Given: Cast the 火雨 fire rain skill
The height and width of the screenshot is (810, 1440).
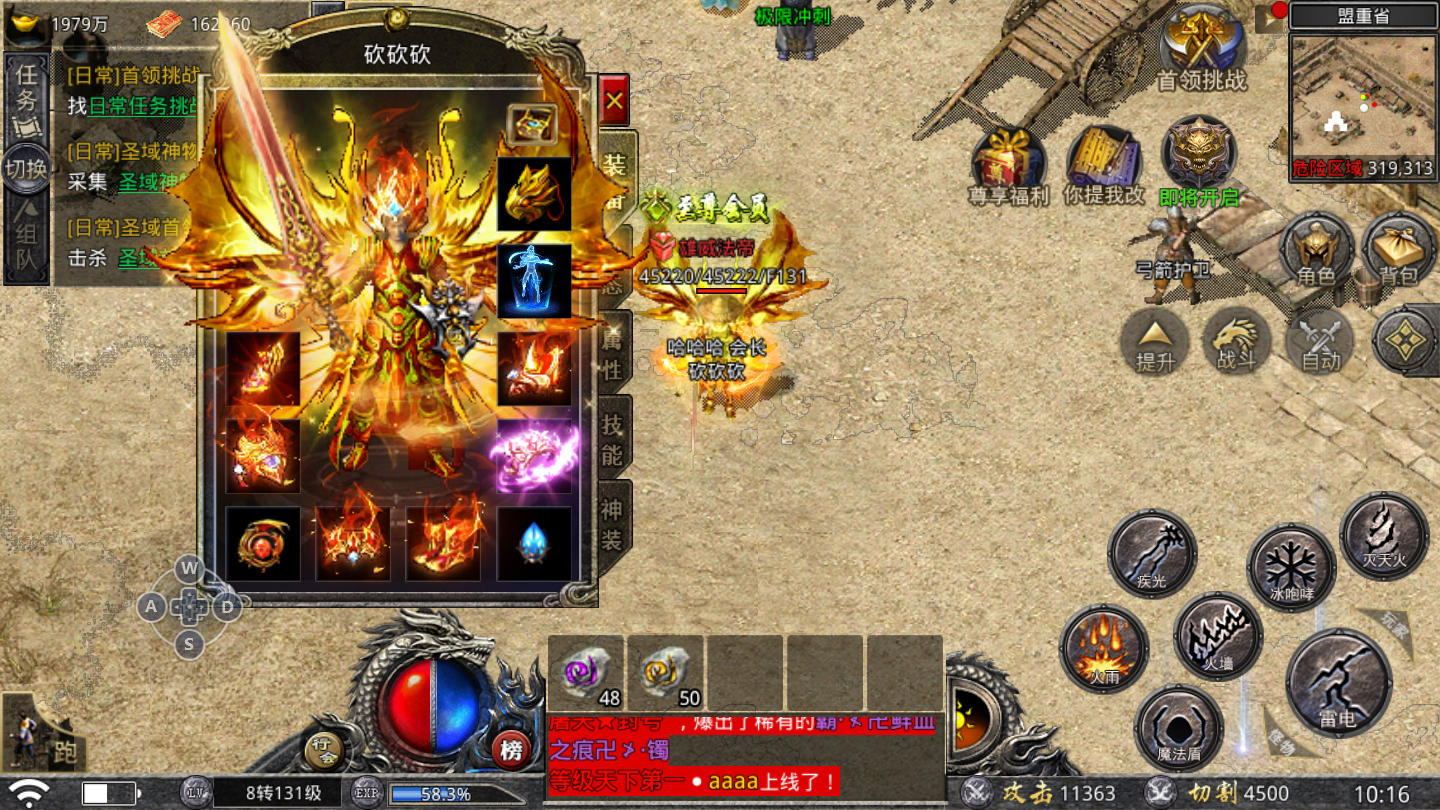Looking at the screenshot, I should 1104,648.
